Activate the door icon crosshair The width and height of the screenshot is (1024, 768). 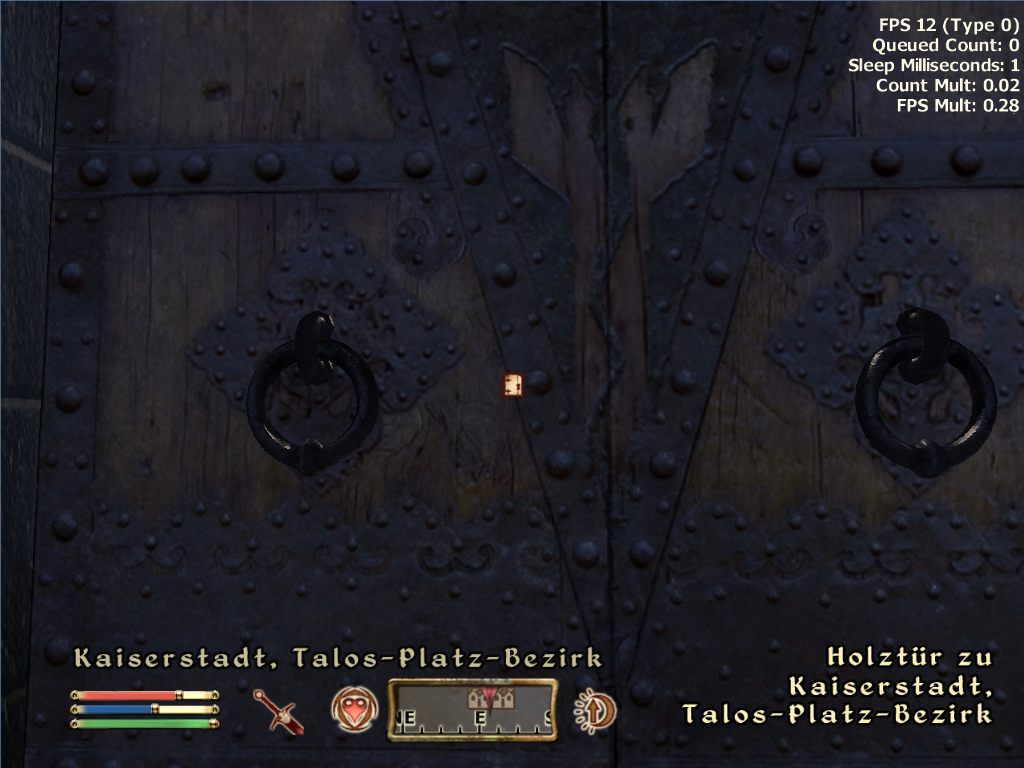pos(514,385)
